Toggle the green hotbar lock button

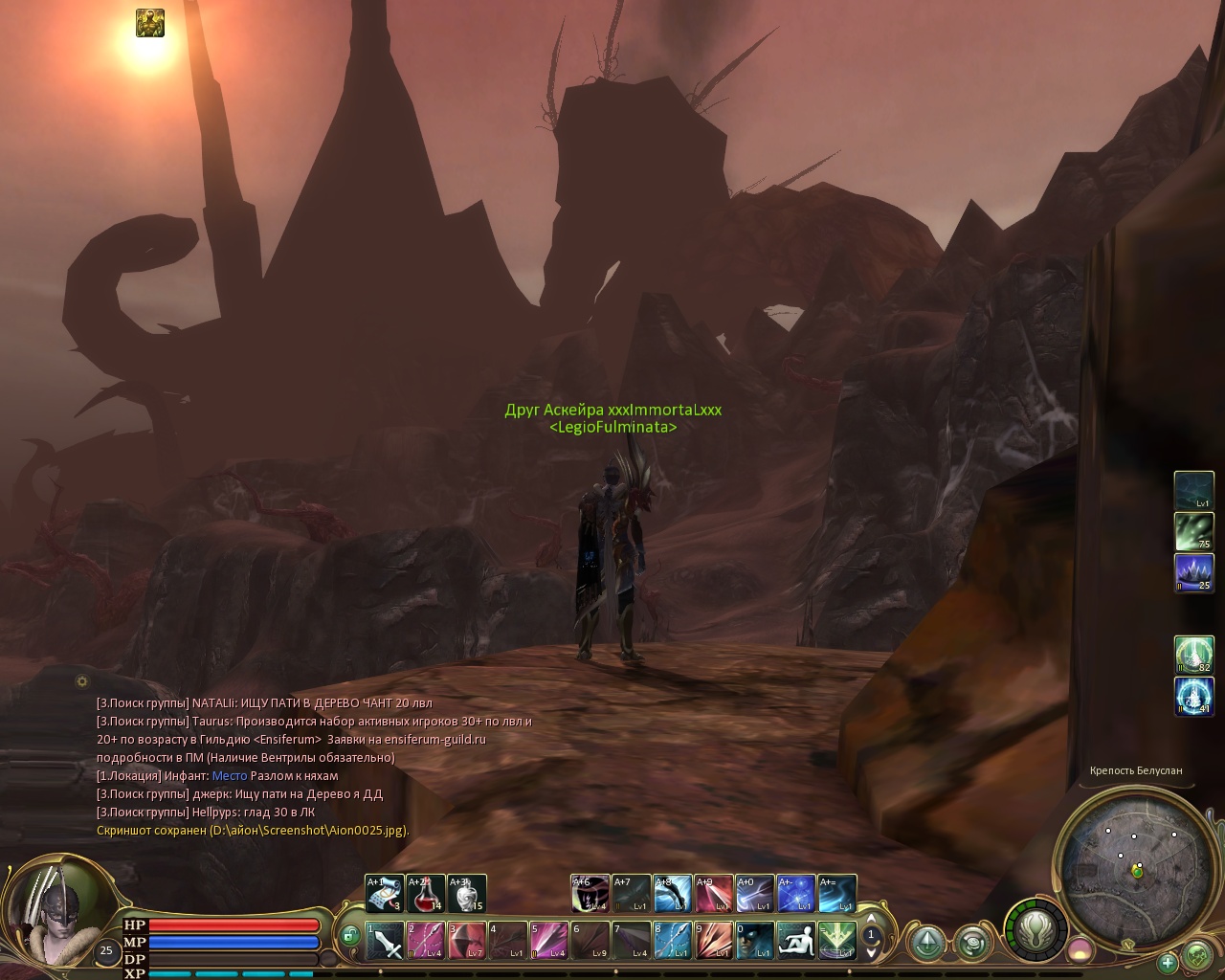pyautogui.click(x=350, y=935)
